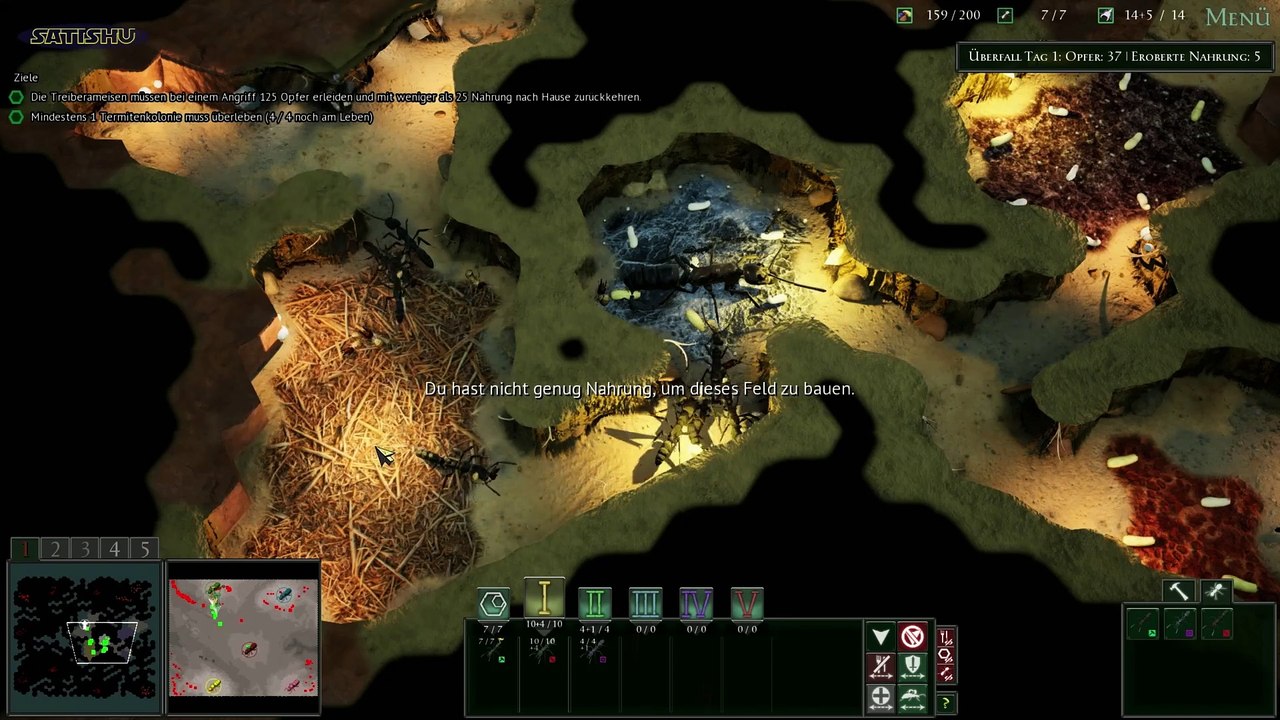This screenshot has width=1280, height=720.
Task: Click the white downward triangle button
Action: (x=880, y=637)
